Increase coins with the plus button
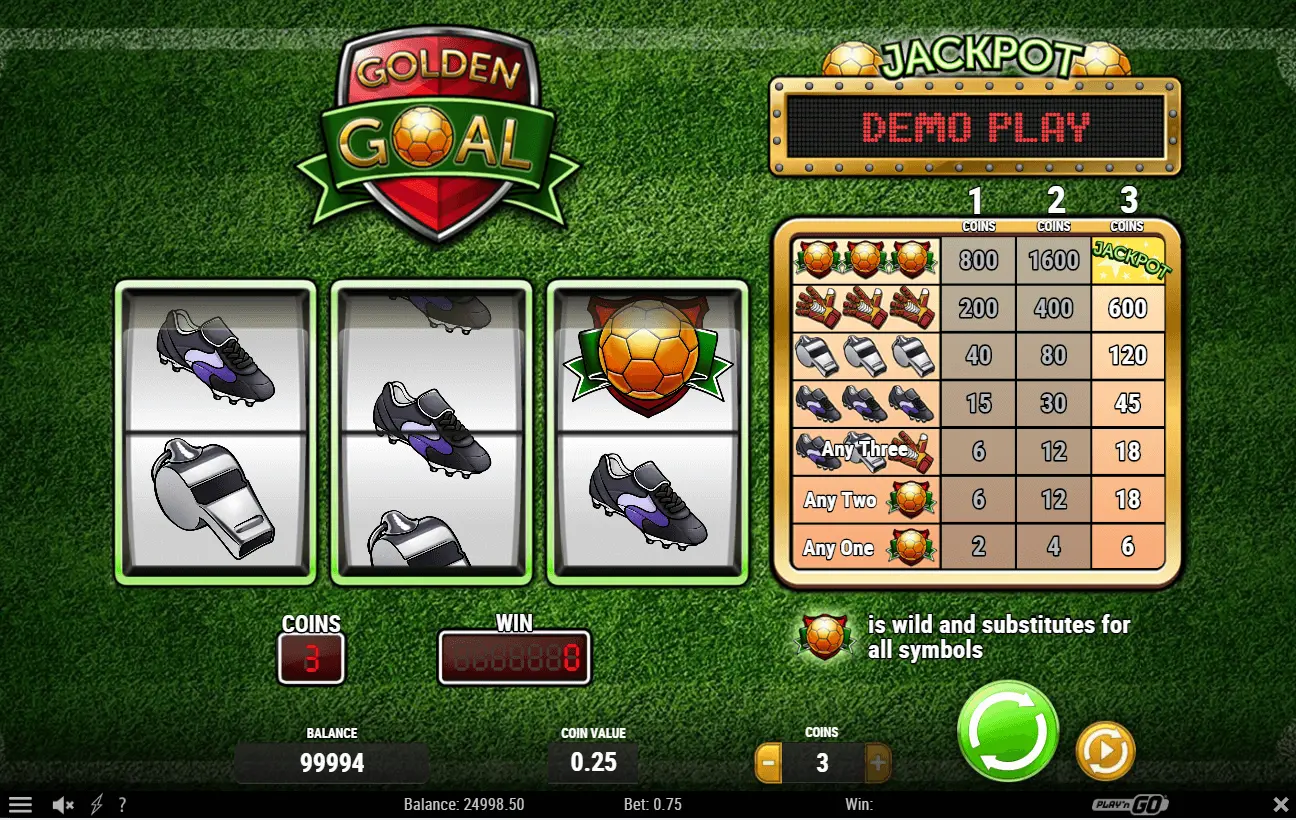Screen dimensions: 1296x820 tap(877, 763)
